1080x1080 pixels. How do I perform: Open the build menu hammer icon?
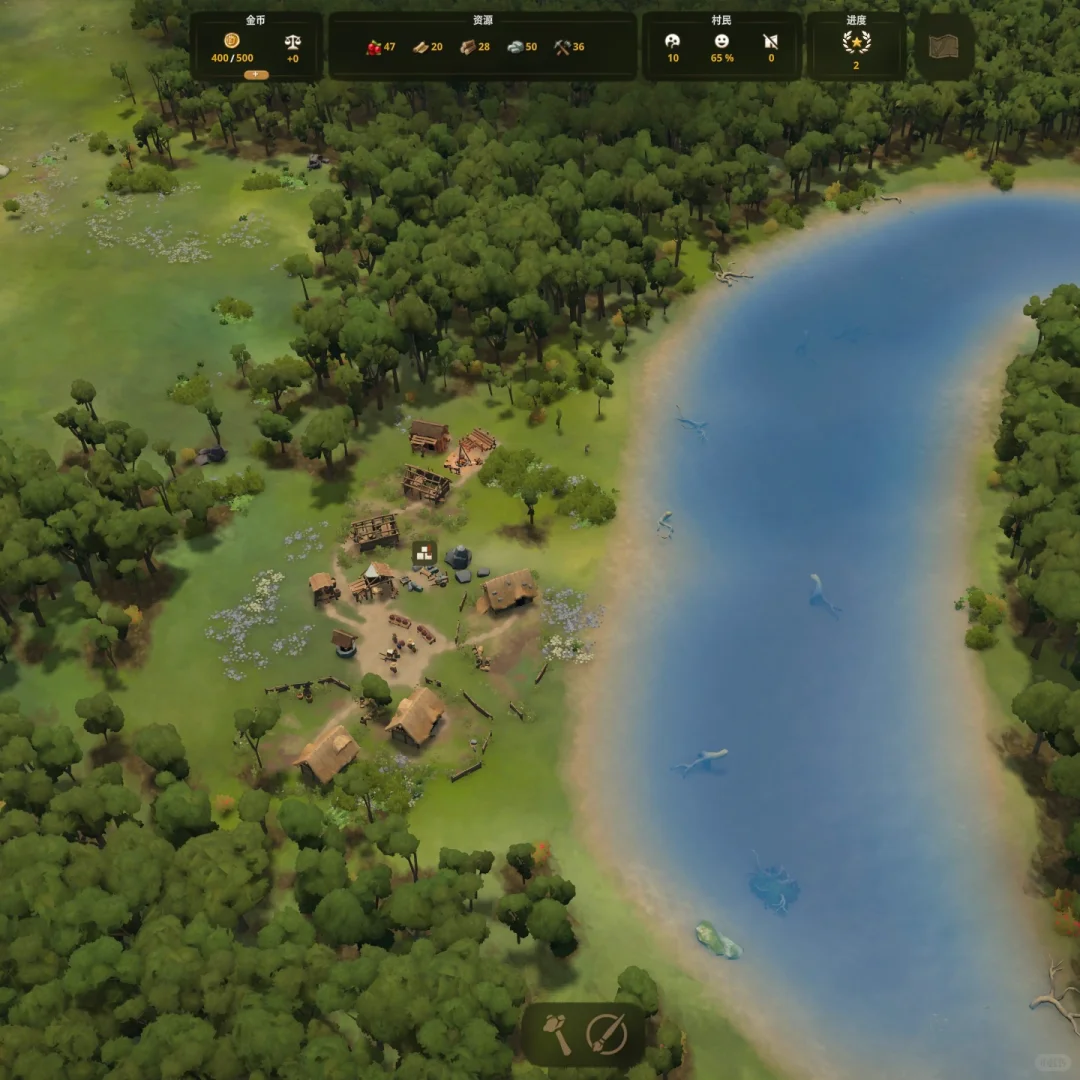coord(558,1034)
